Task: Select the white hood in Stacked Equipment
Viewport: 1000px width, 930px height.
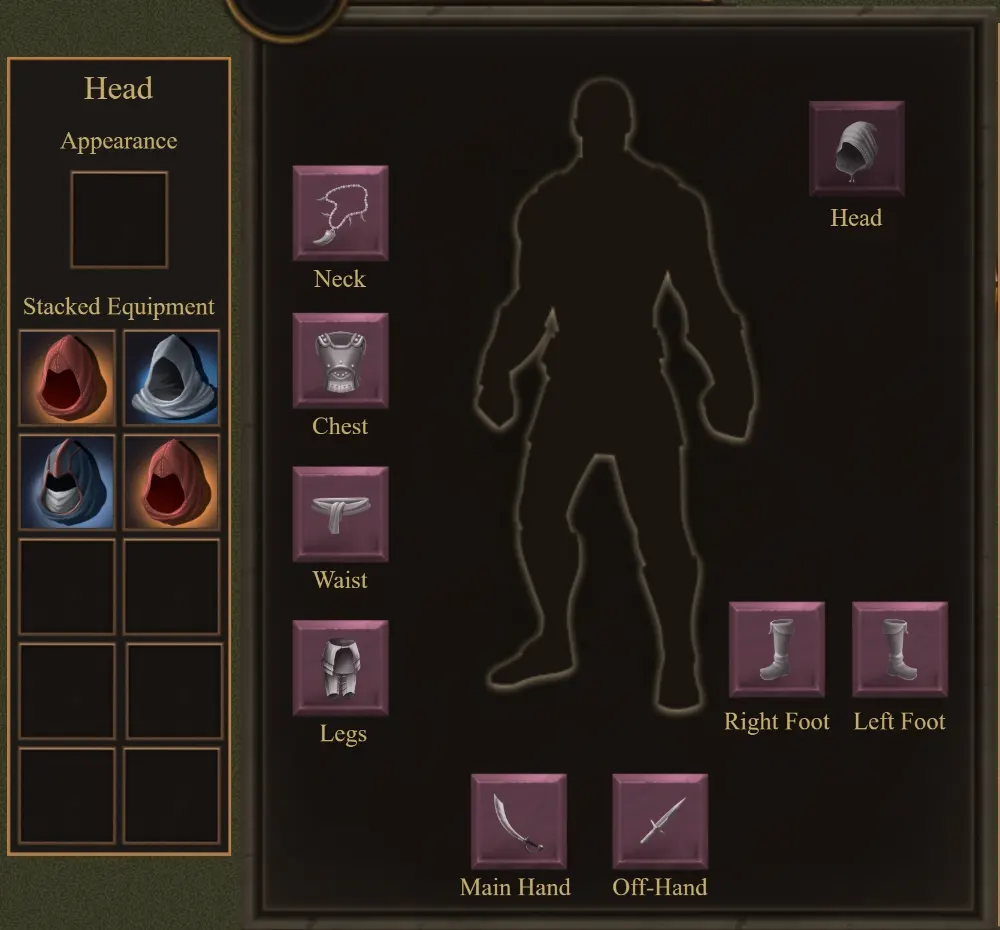Action: [171, 378]
